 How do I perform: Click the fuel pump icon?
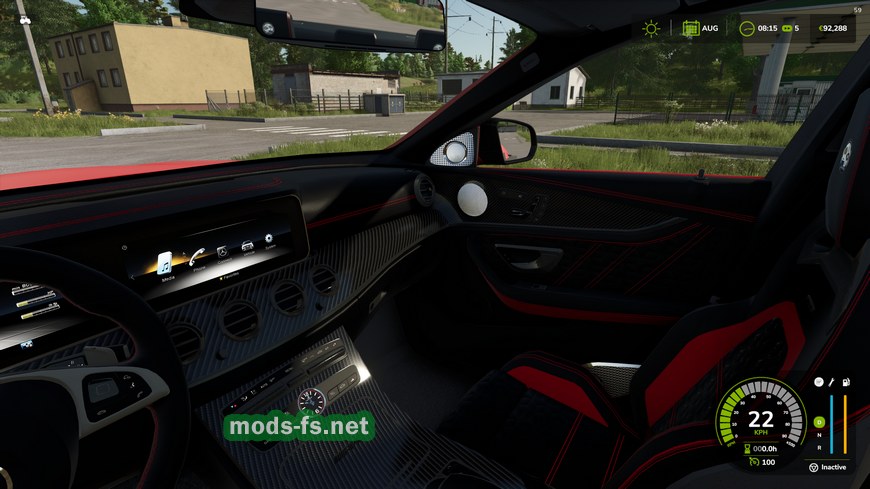[844, 382]
